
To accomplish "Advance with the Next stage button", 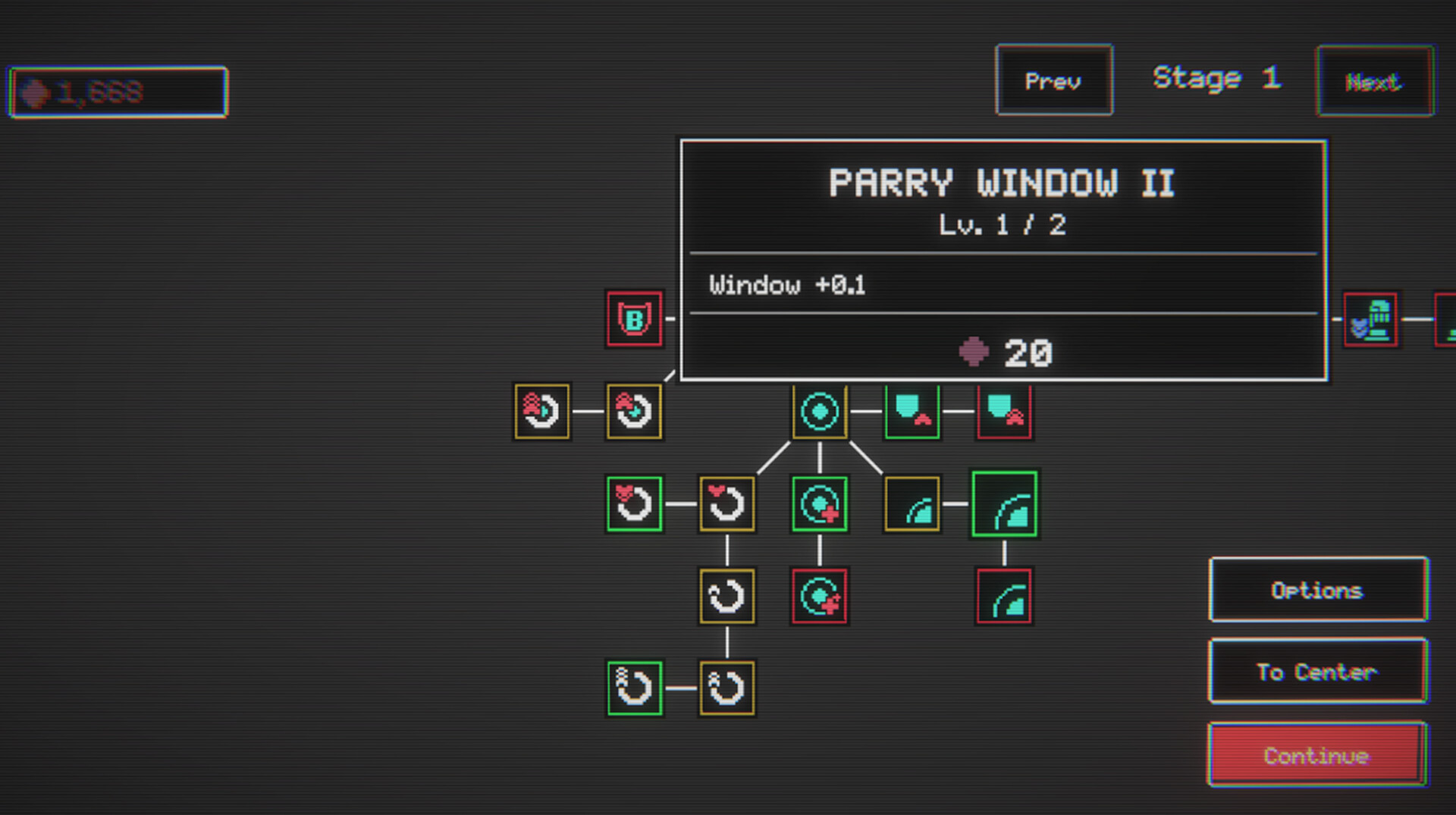I will tap(1374, 83).
